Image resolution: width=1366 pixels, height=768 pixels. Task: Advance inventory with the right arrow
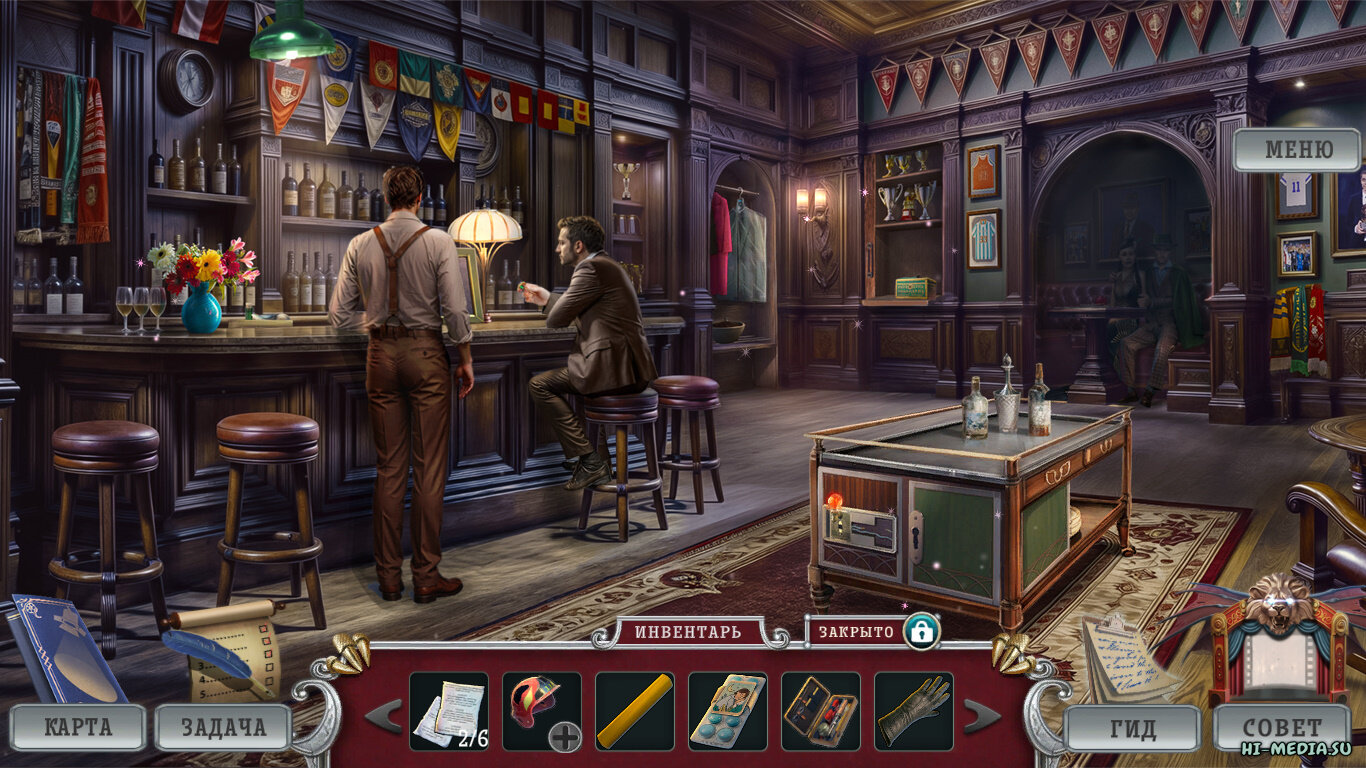[980, 716]
